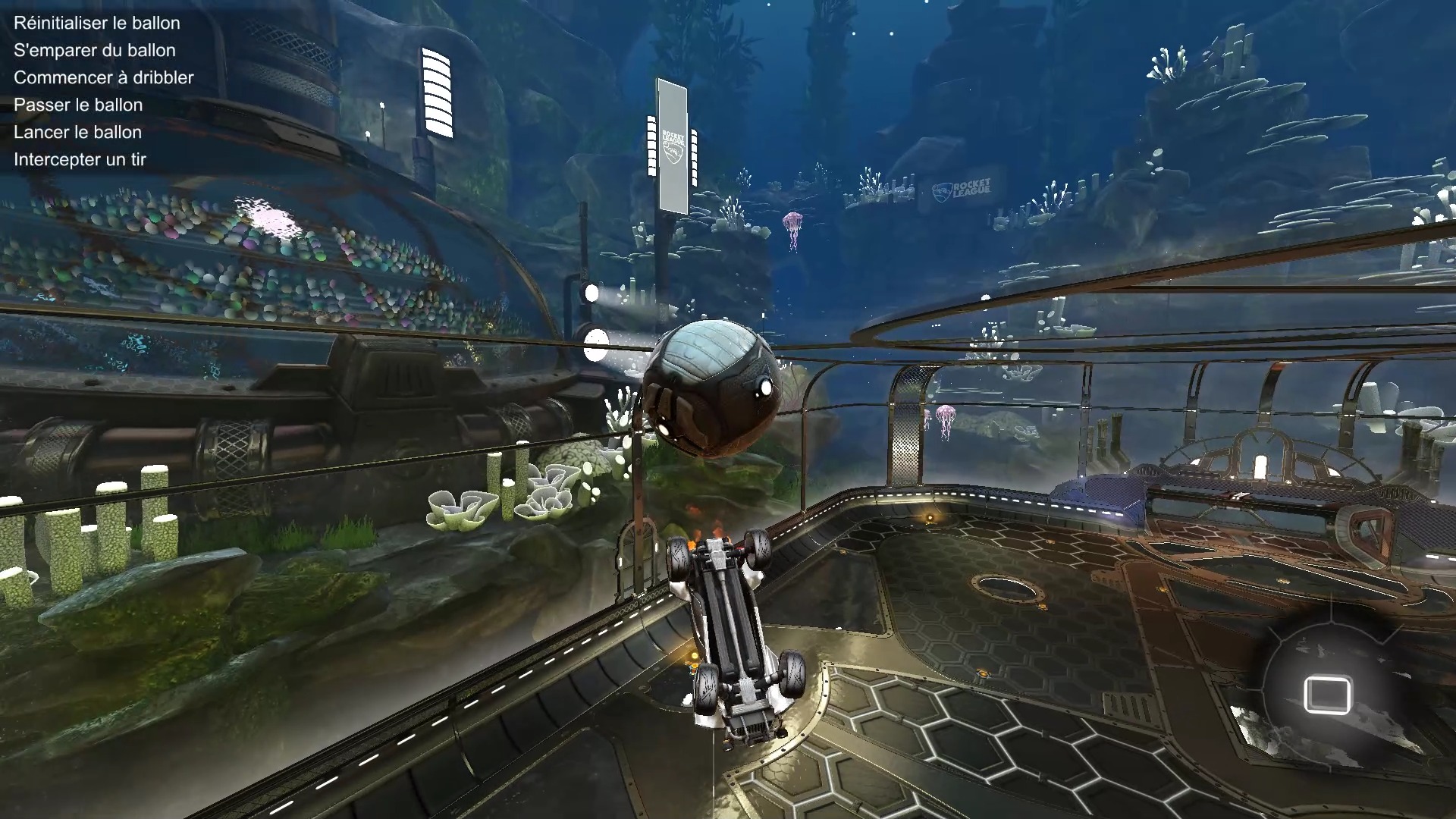Choose "S'emparer du ballon" entry
Image resolution: width=1456 pixels, height=819 pixels.
[95, 50]
